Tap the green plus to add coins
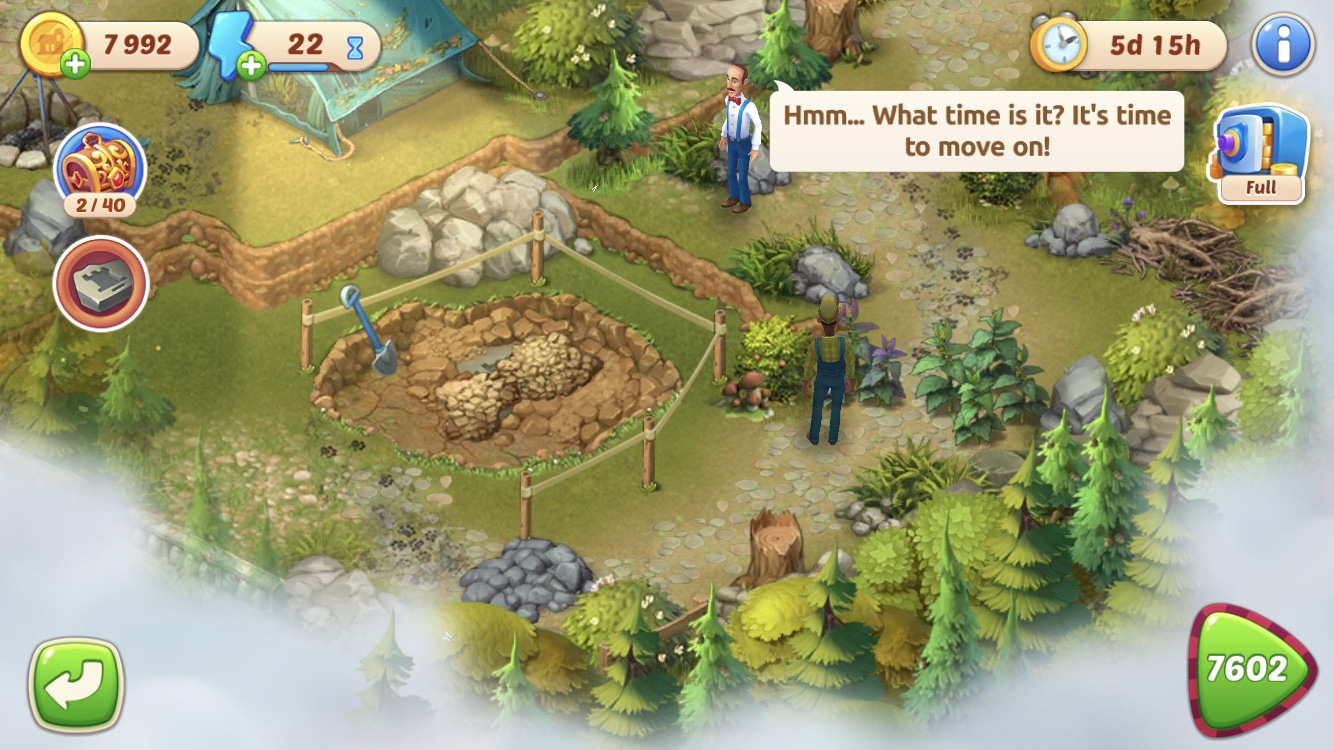This screenshot has height=750, width=1334. [75, 65]
